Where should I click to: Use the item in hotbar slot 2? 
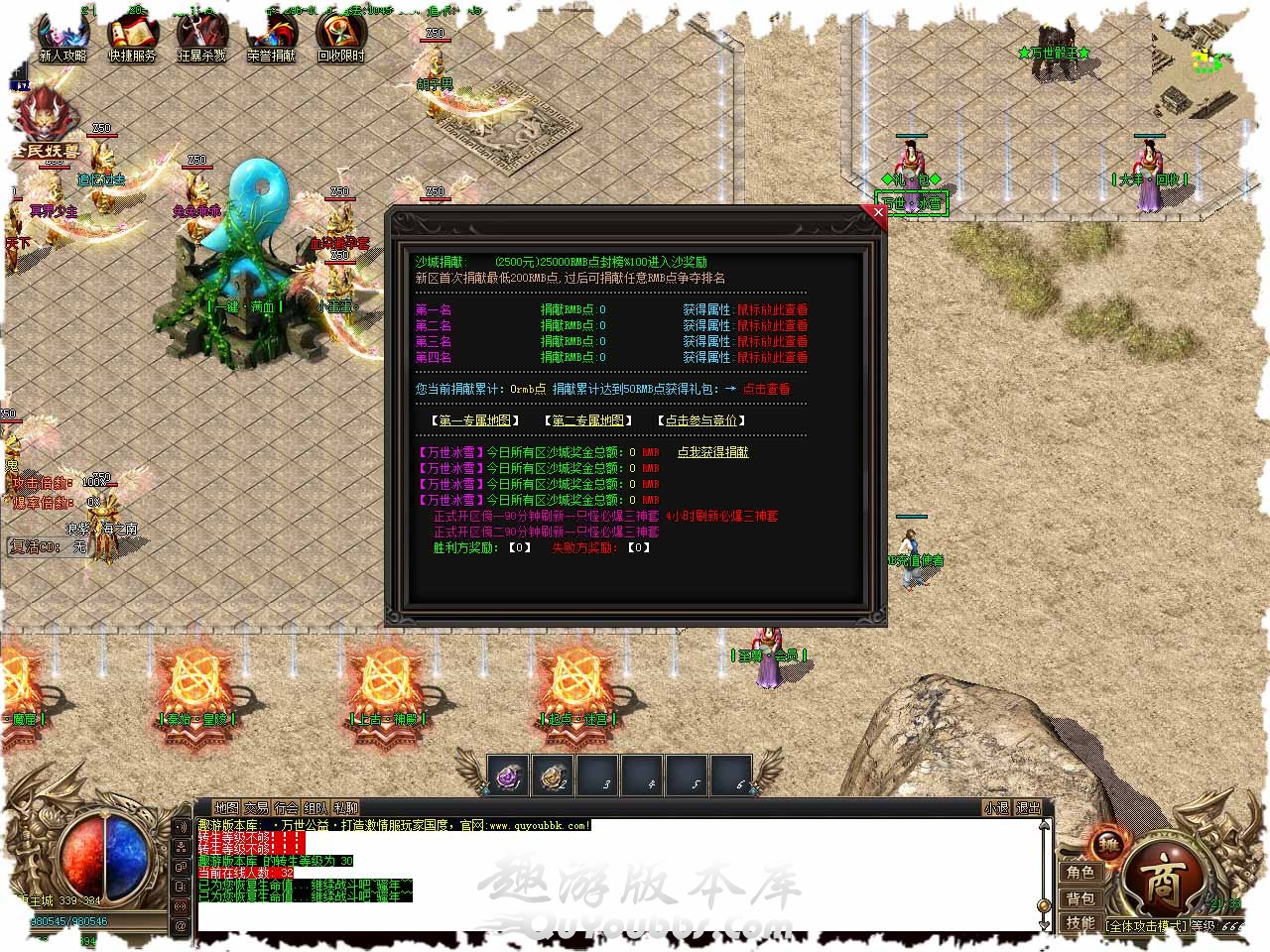[555, 776]
